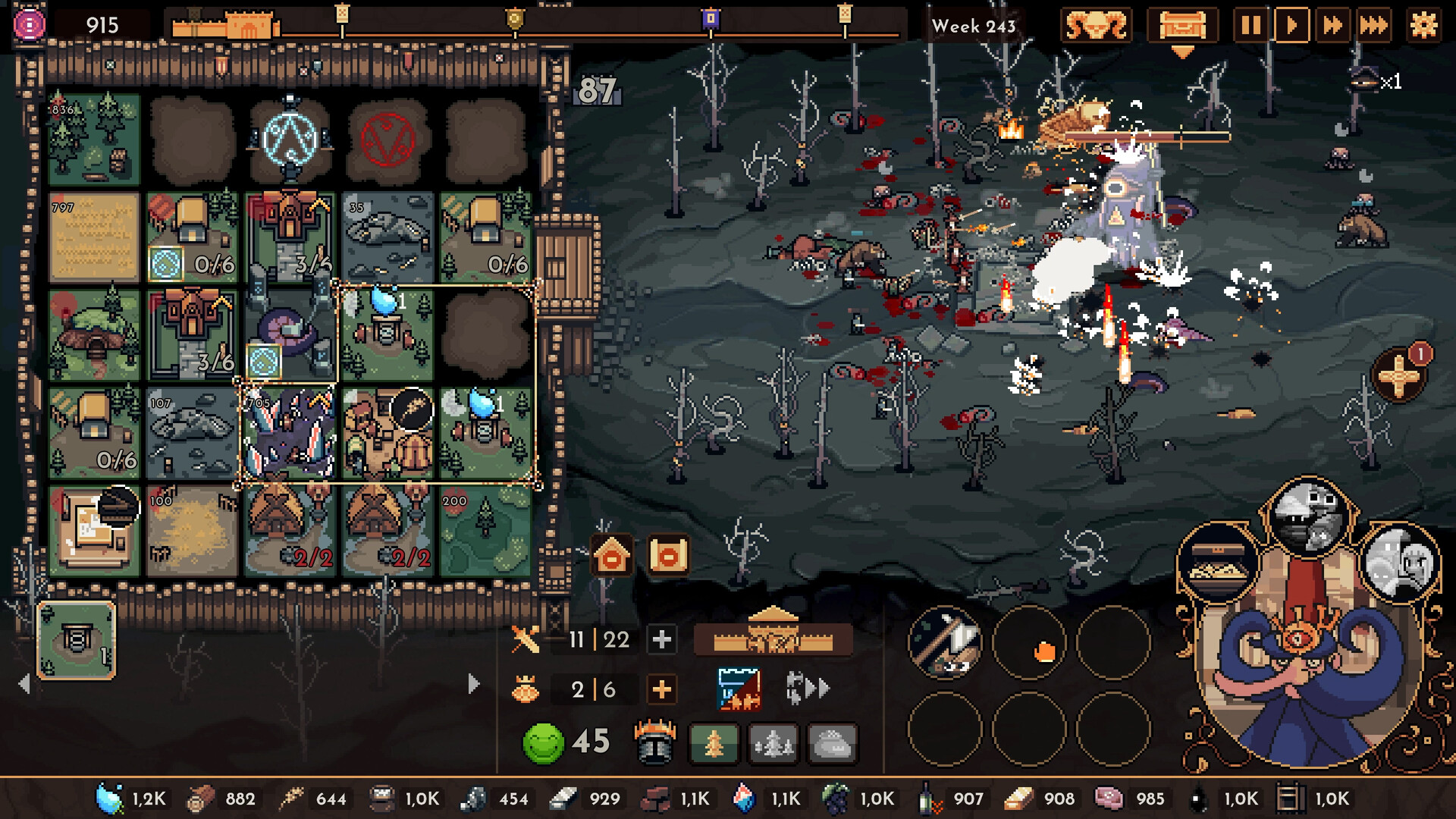The image size is (1456, 819).
Task: Select the single pine tree terrain filter
Action: click(x=714, y=743)
